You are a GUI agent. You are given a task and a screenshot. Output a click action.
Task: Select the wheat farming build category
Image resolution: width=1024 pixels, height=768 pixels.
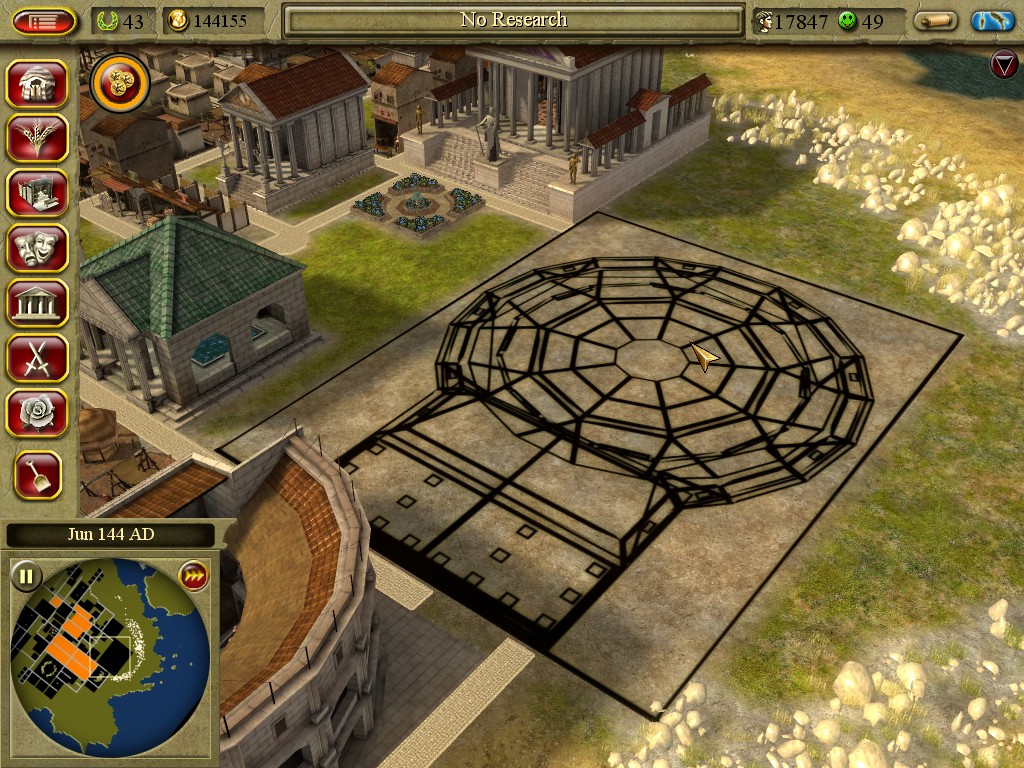pyautogui.click(x=38, y=138)
